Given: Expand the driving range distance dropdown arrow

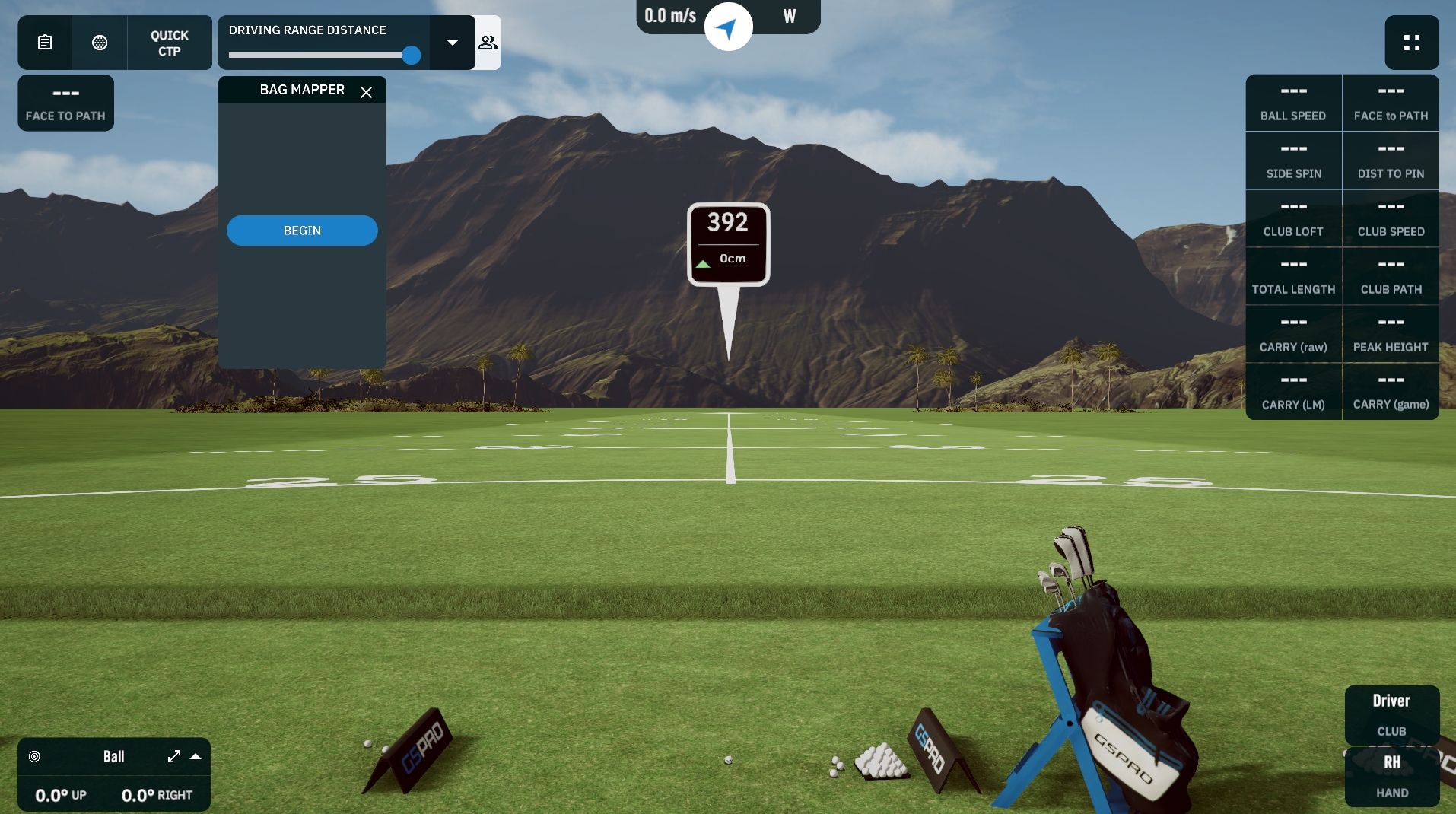Looking at the screenshot, I should (x=453, y=43).
